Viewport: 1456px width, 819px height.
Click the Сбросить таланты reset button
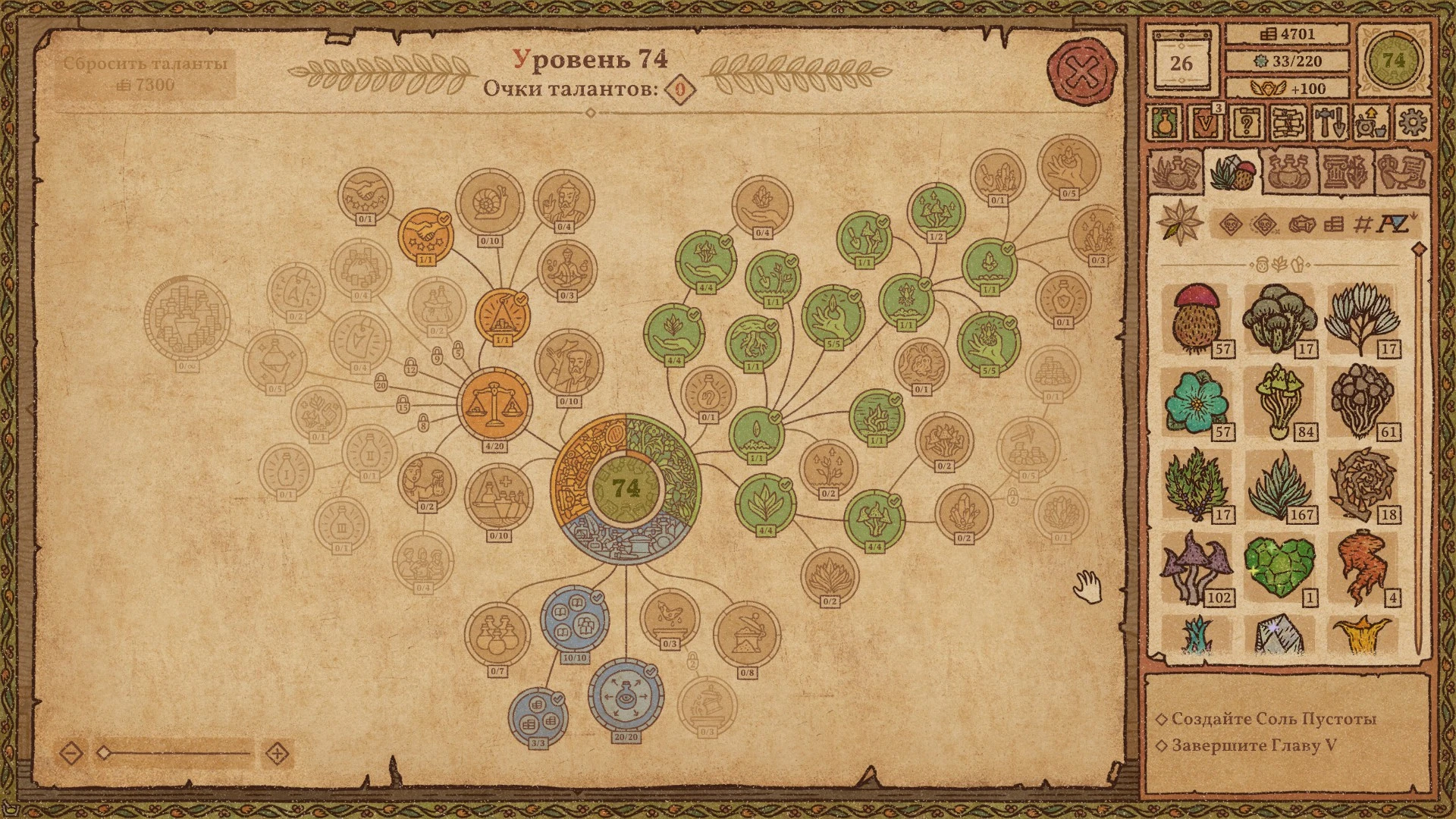click(146, 74)
